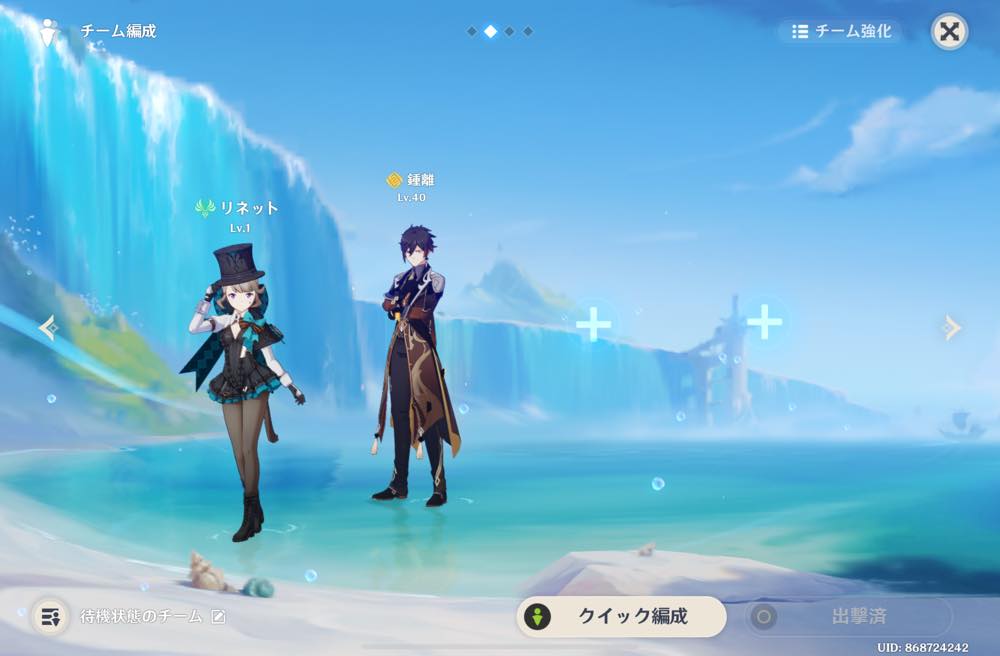Image resolution: width=1000 pixels, height=656 pixels.
Task: Click the 出撃済 deployed button
Action: [x=848, y=616]
